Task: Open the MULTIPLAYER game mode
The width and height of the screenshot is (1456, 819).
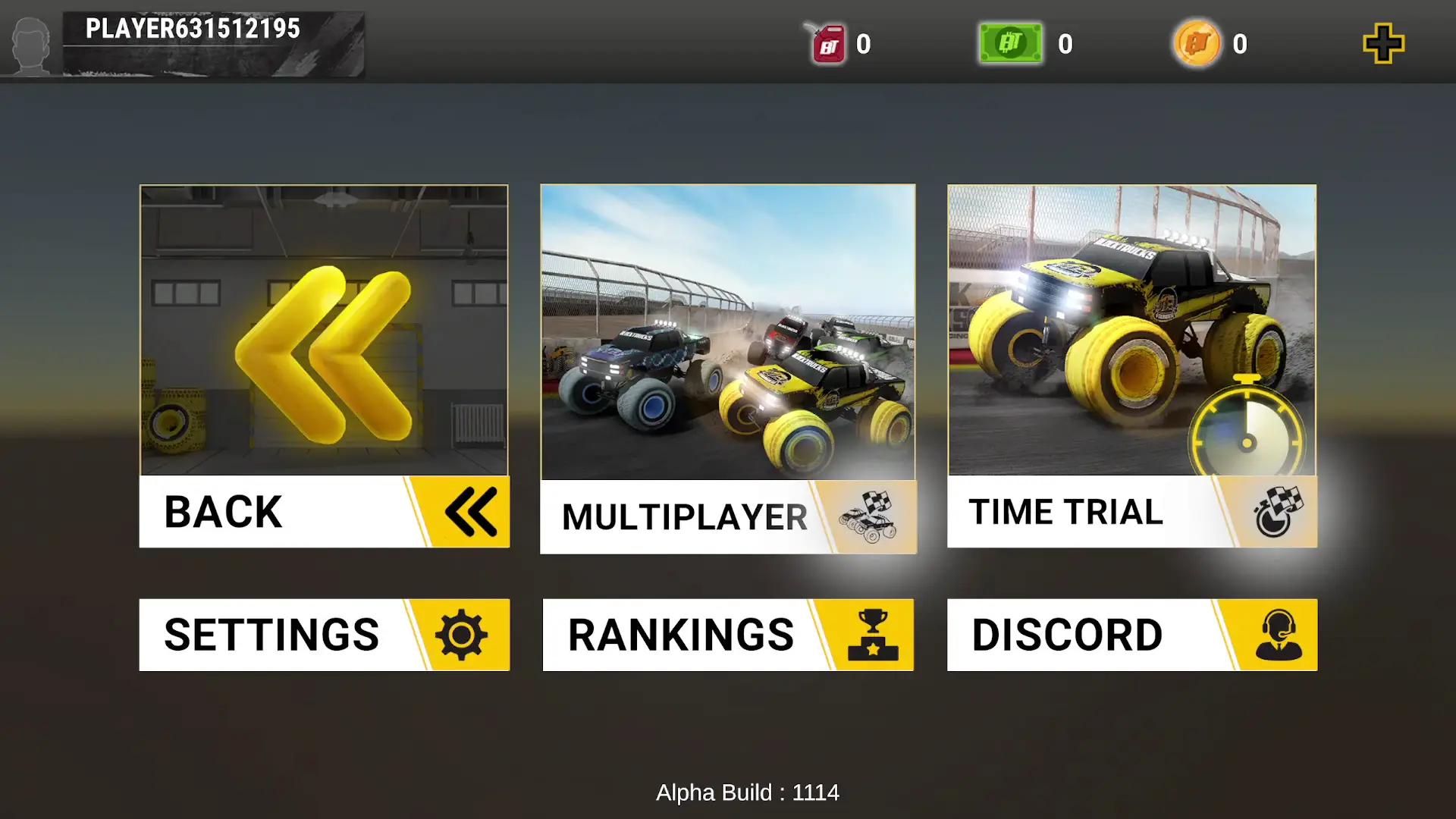Action: (682, 516)
